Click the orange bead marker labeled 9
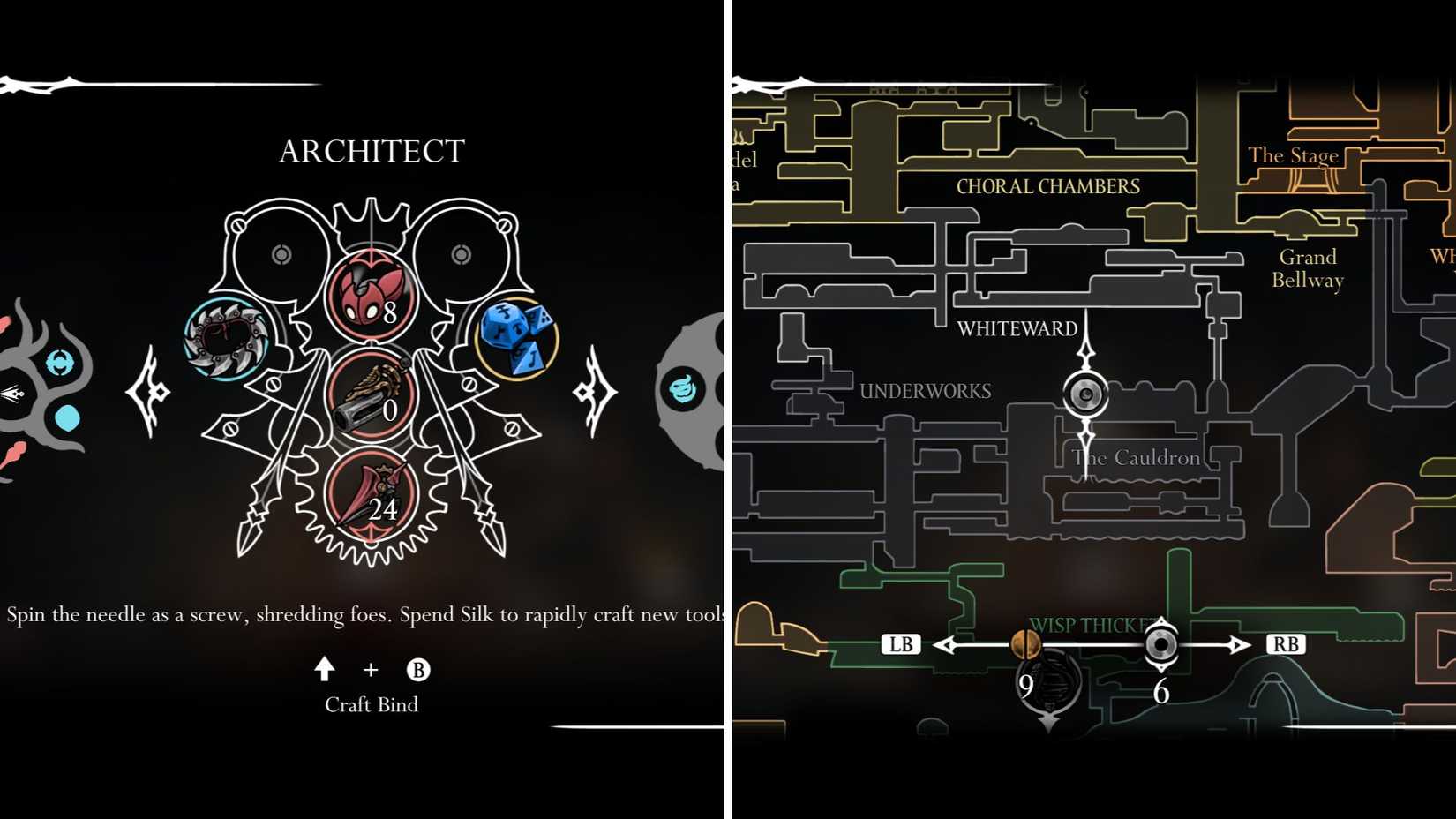 point(1026,646)
